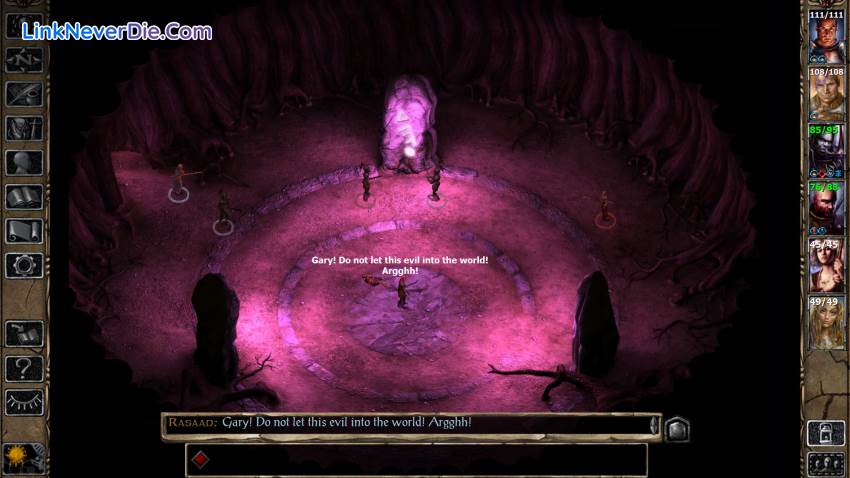Viewport: 850px width, 478px height.
Task: Pick the portrait showing 45/45 health
Action: pyautogui.click(x=826, y=267)
